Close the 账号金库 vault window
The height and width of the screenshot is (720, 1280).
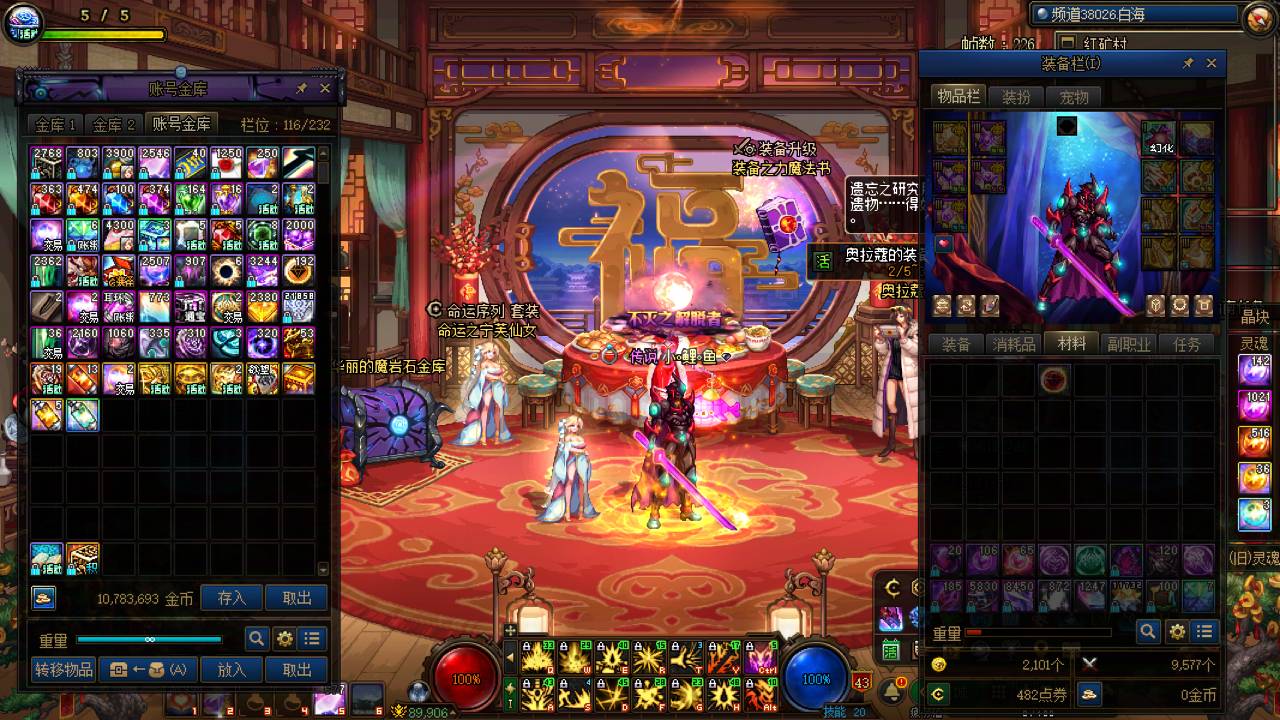(x=325, y=89)
